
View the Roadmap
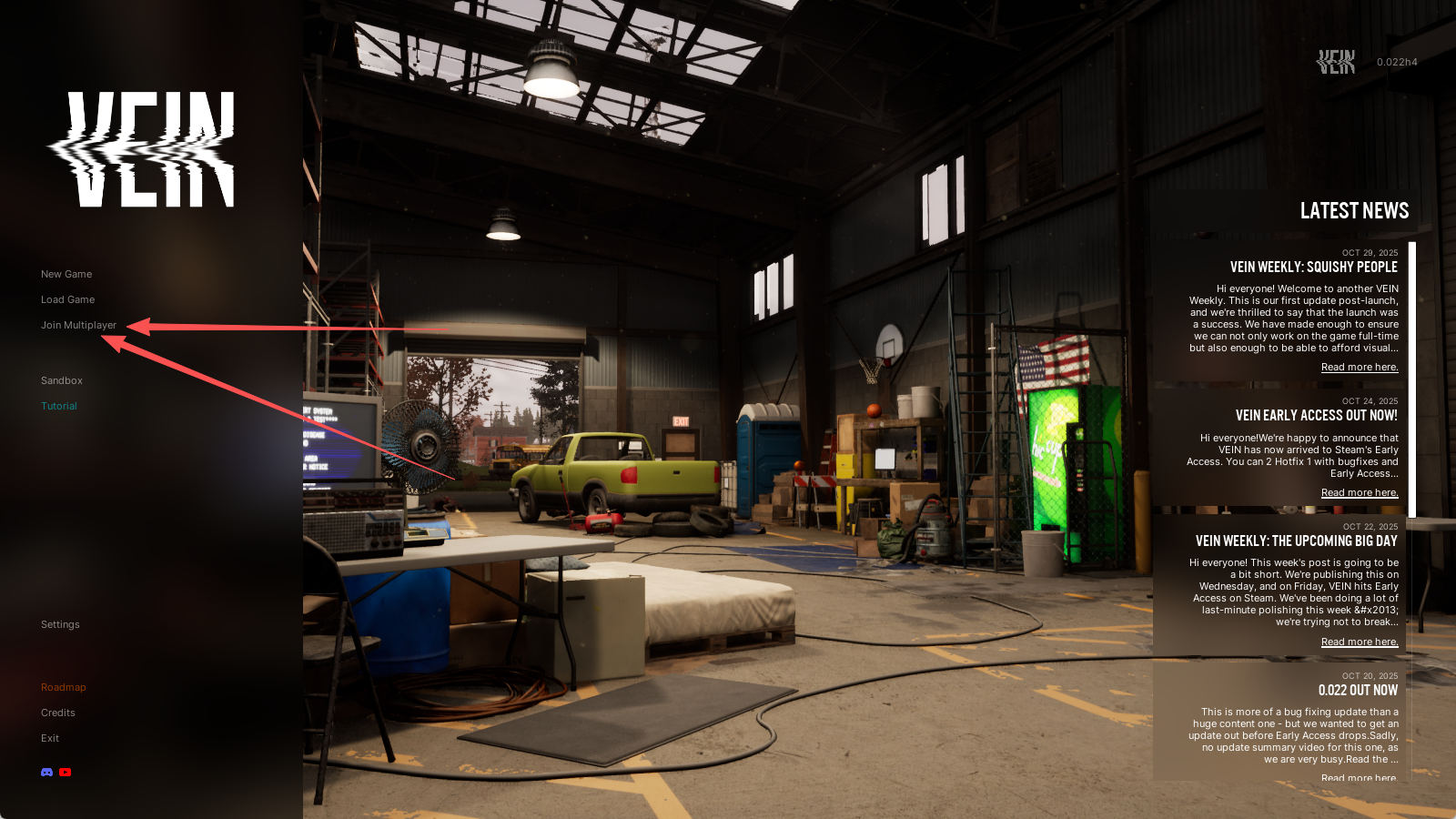(64, 687)
